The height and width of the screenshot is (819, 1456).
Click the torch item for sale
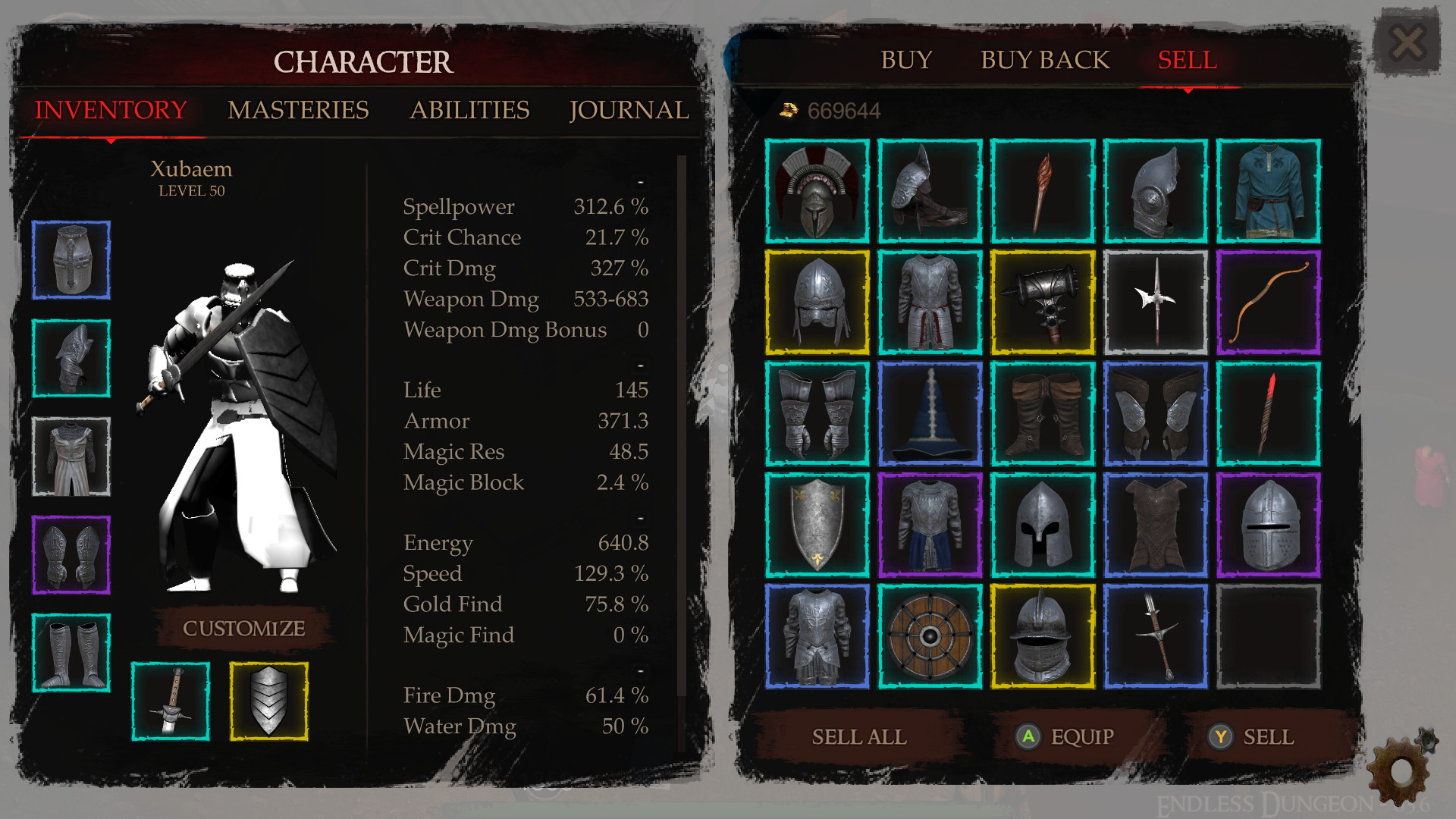pyautogui.click(x=1043, y=190)
